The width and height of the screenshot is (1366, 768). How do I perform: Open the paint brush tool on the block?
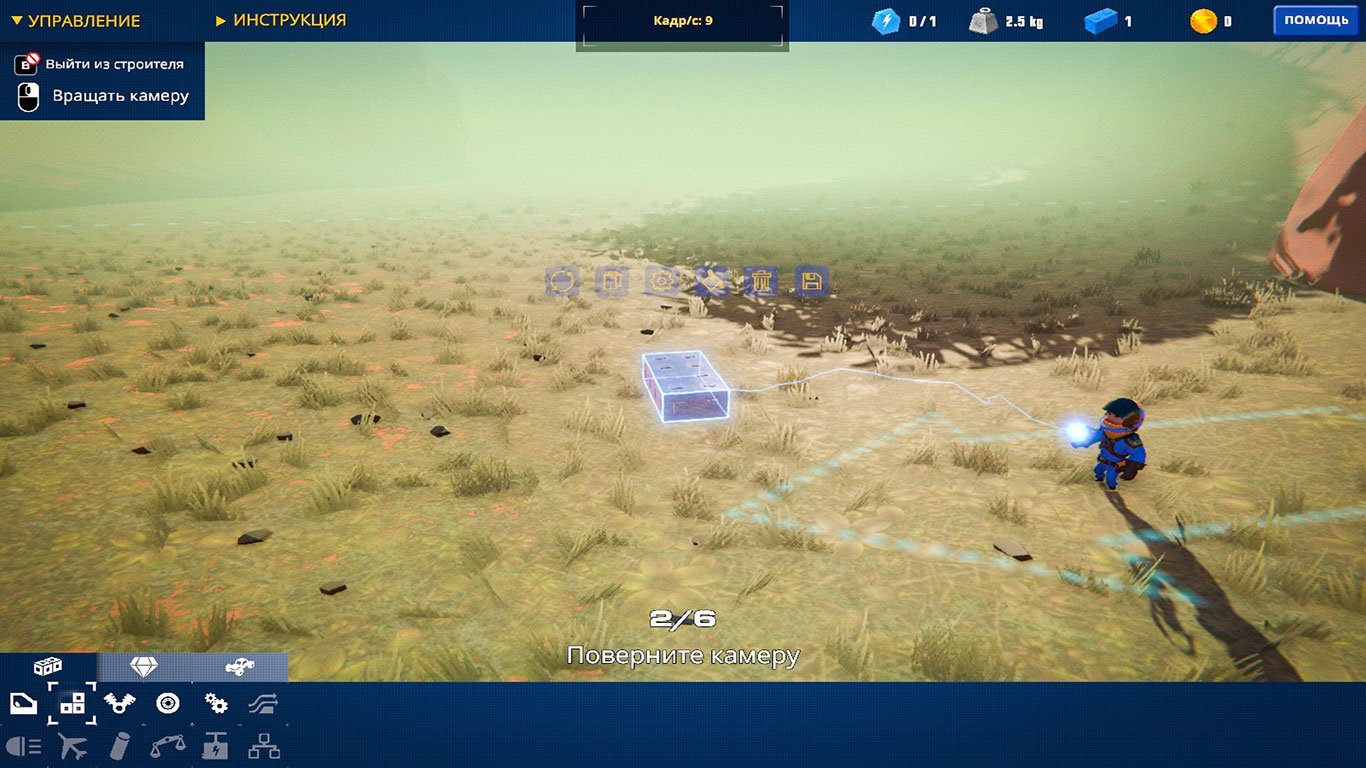[x=710, y=282]
